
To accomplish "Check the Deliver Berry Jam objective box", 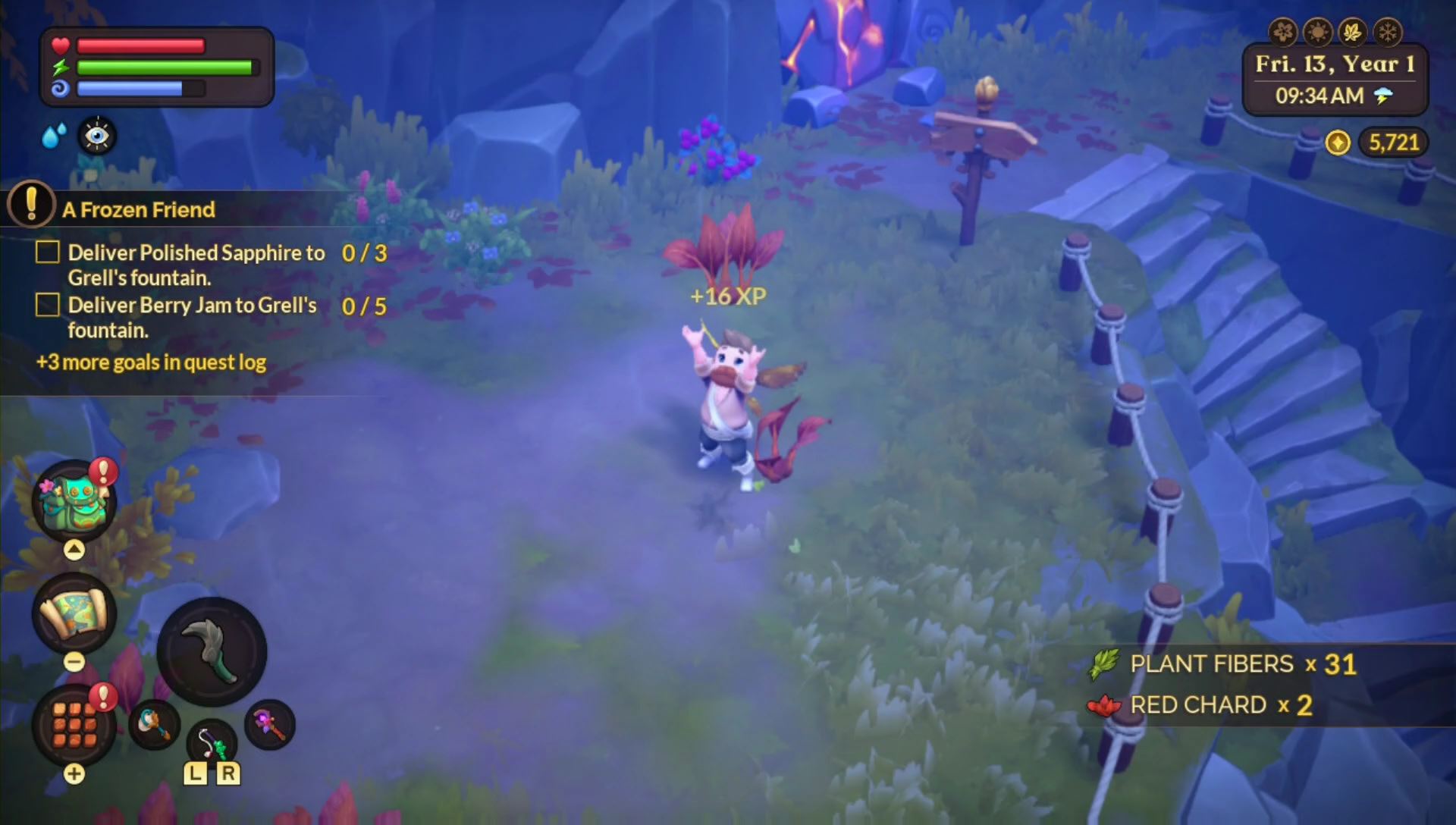I will 47,305.
